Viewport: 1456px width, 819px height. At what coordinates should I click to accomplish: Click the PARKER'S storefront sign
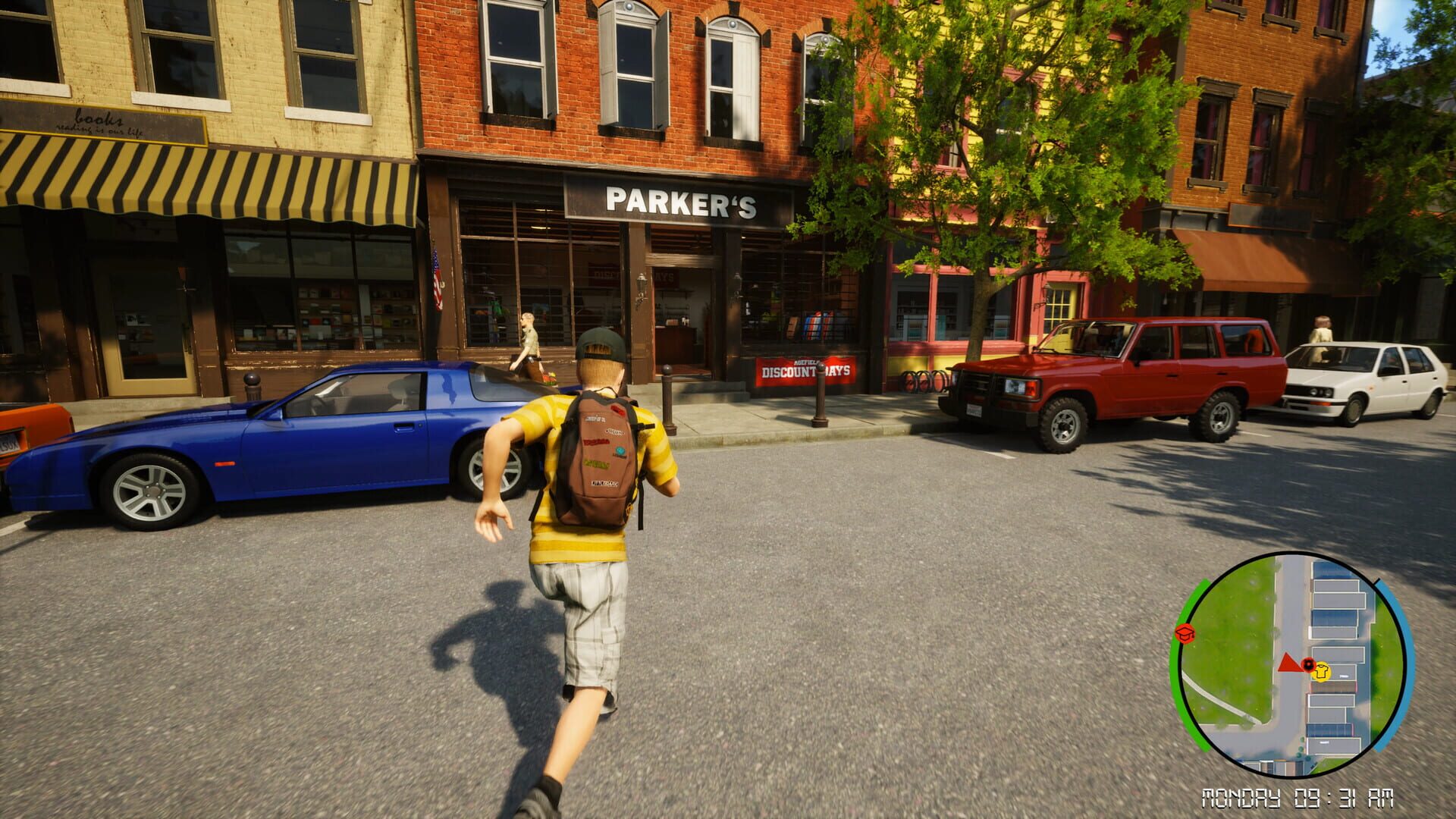[x=682, y=202]
